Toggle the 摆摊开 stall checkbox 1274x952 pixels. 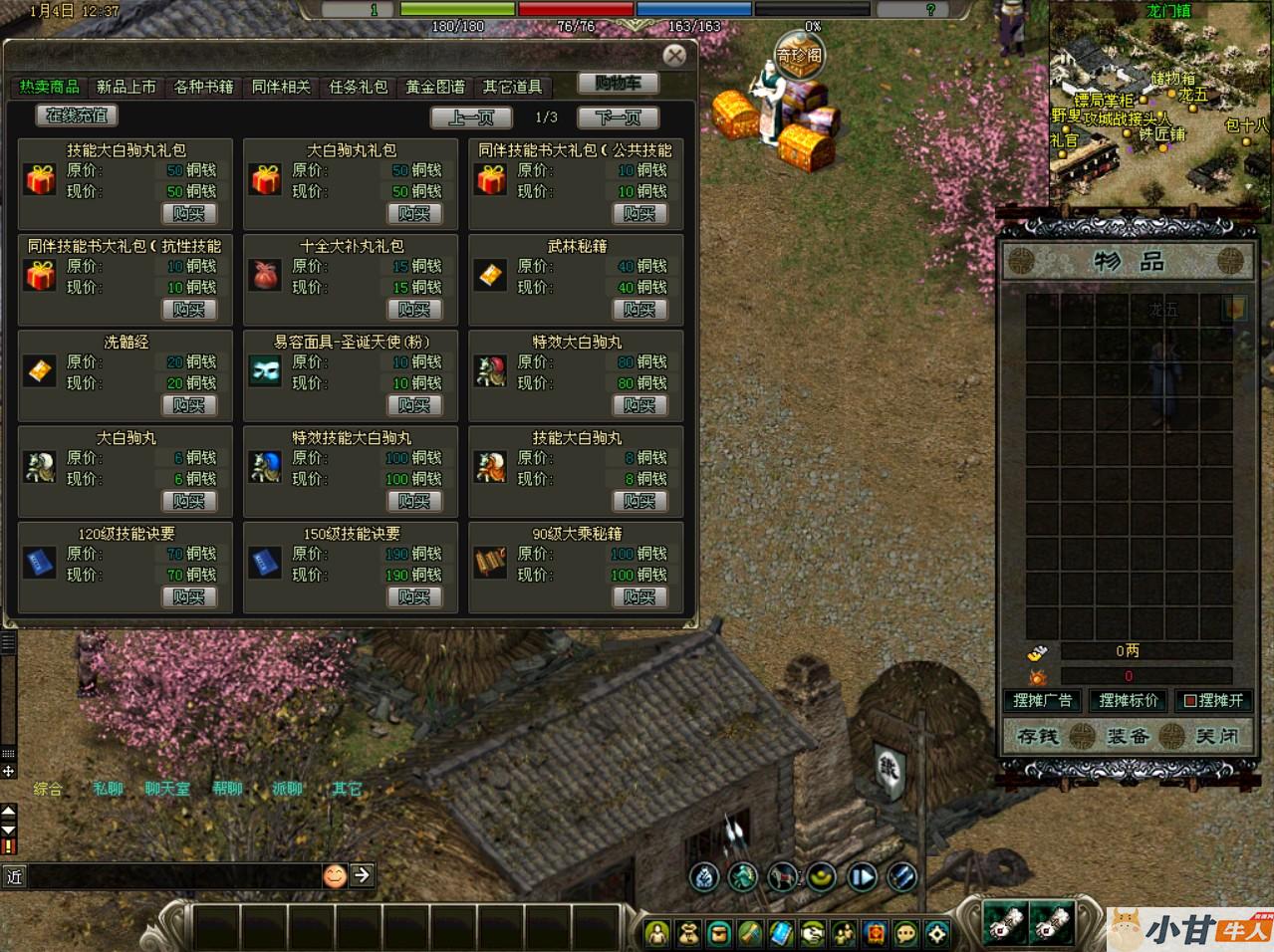click(1189, 701)
